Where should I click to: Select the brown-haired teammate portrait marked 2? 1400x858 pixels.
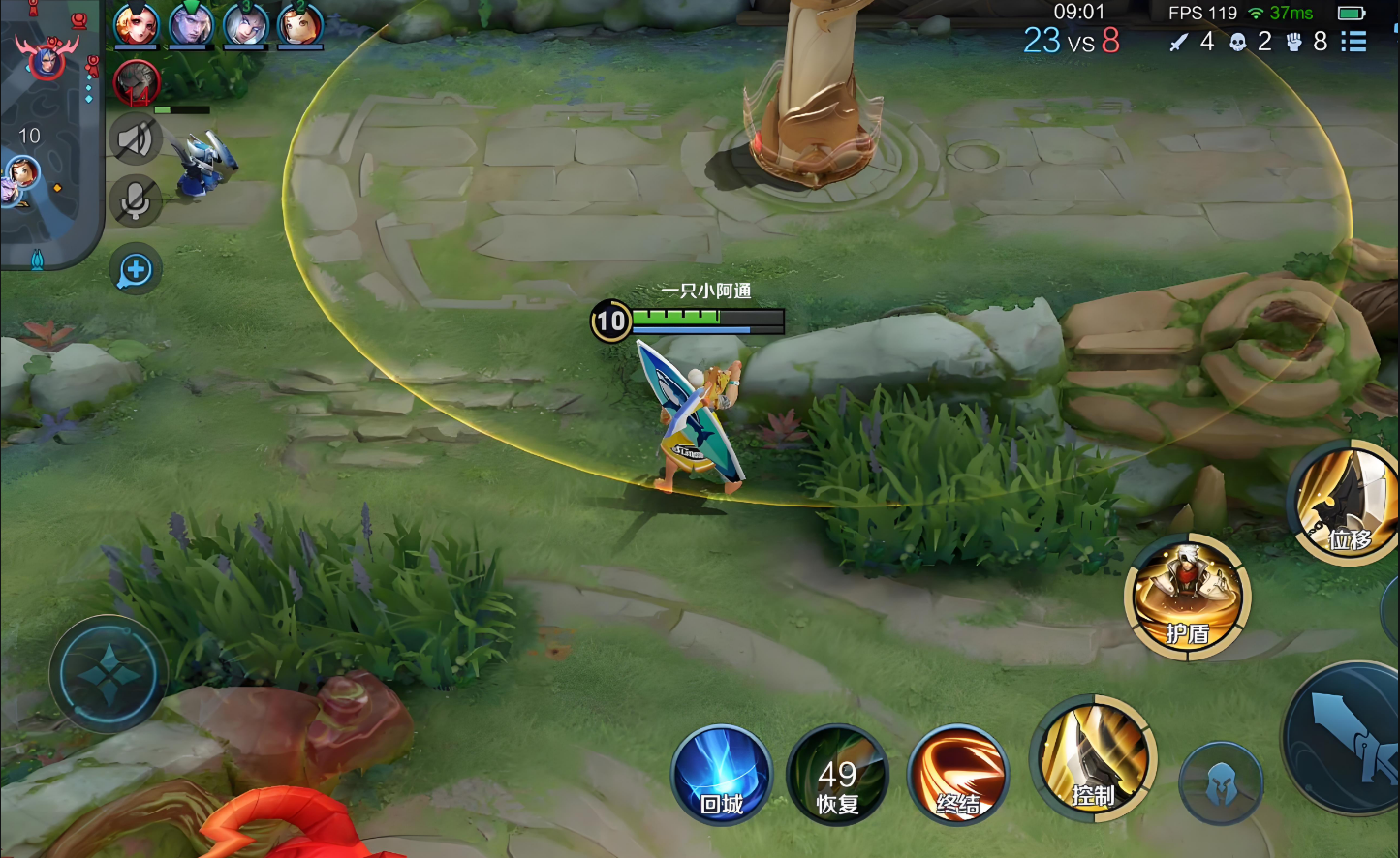coord(299,24)
